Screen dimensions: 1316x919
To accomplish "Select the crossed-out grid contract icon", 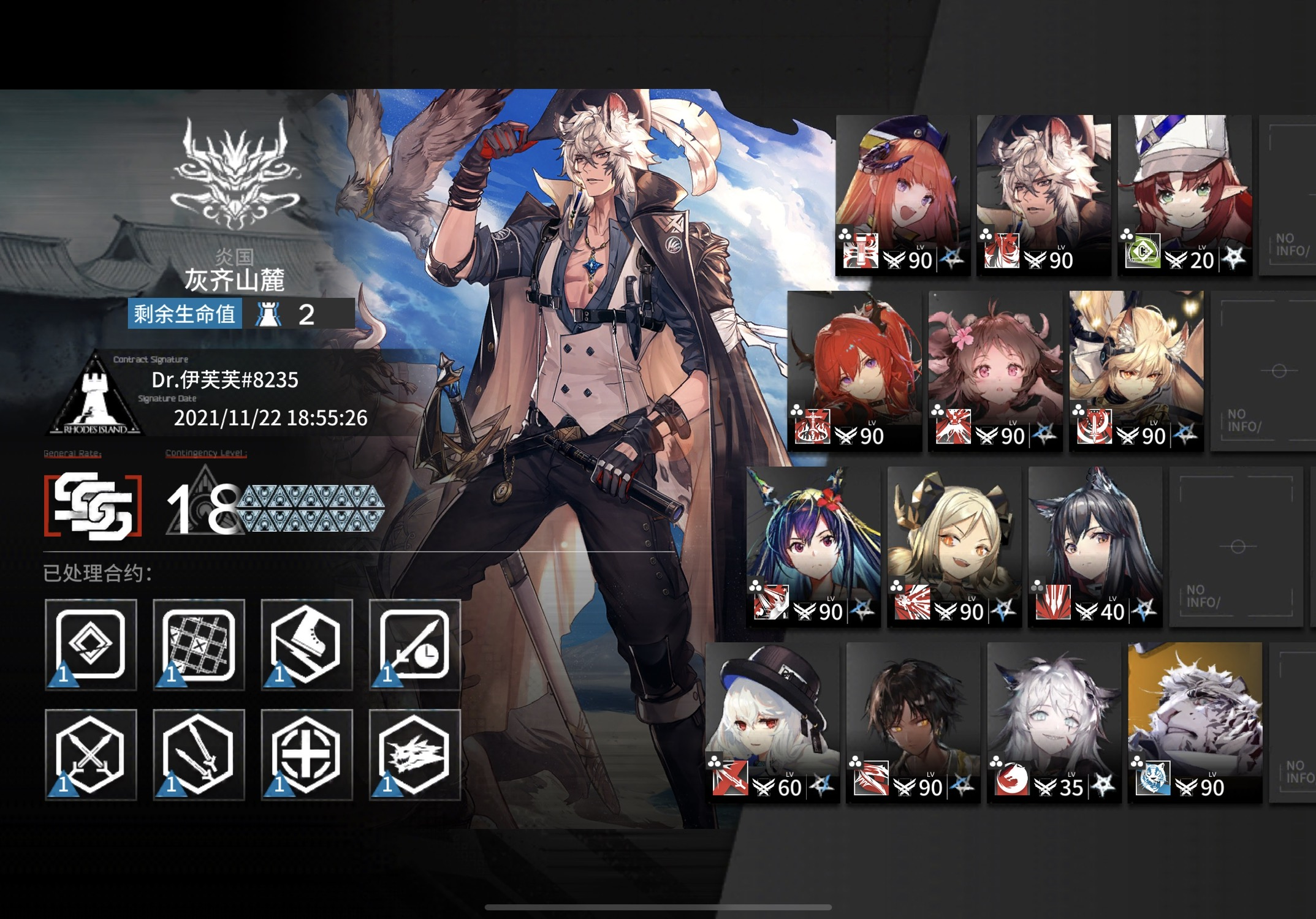I will click(199, 645).
